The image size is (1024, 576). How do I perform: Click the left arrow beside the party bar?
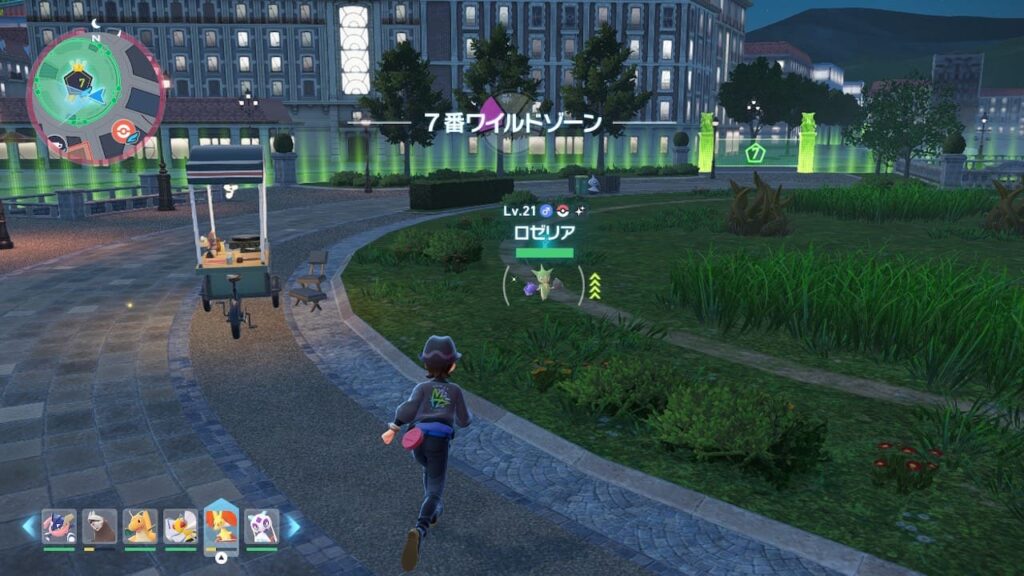pos(29,525)
